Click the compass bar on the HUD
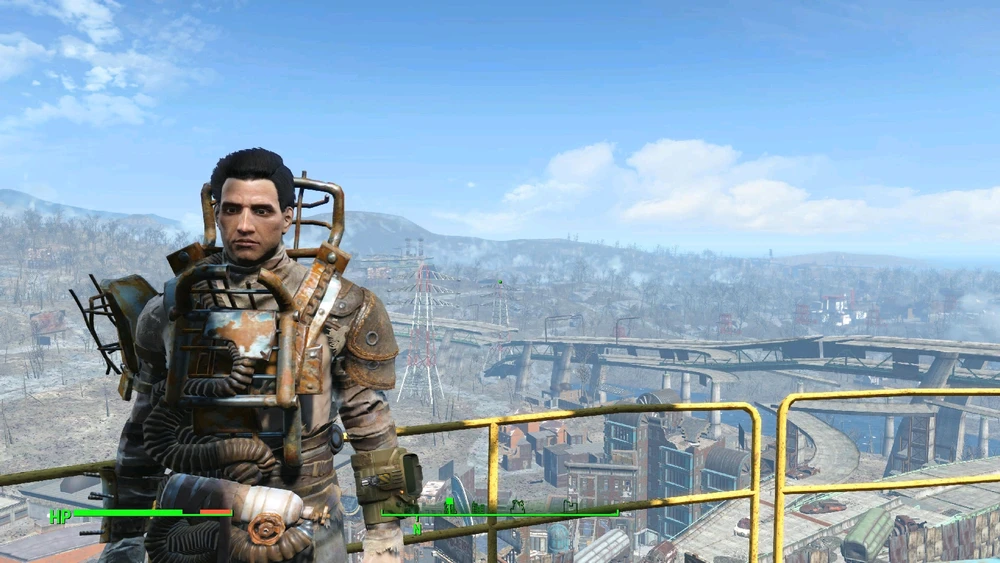This screenshot has height=563, width=1000. [x=500, y=514]
